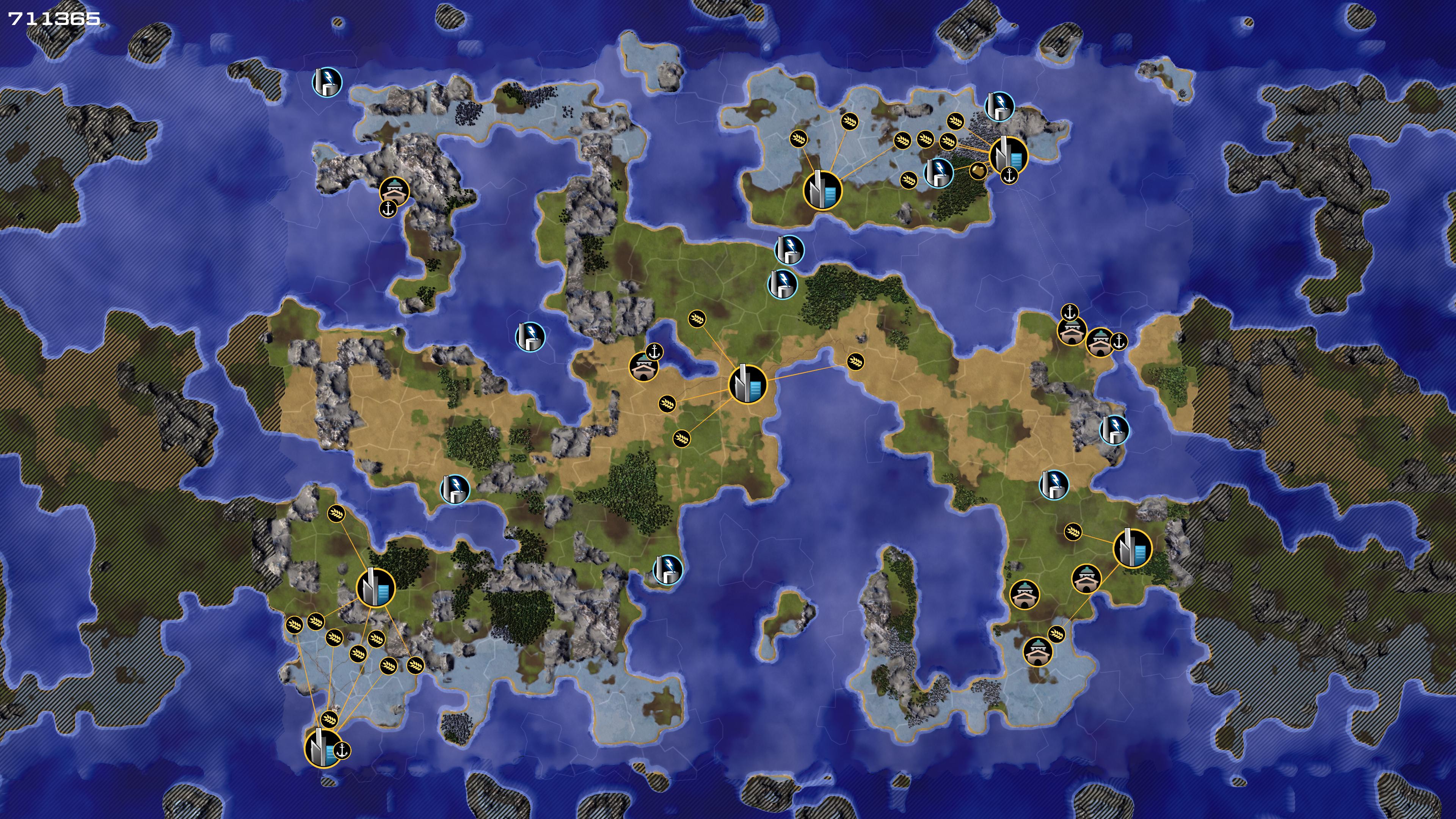Select the power plant connected to the gold nugget
The image size is (1456, 819).
click(x=938, y=173)
